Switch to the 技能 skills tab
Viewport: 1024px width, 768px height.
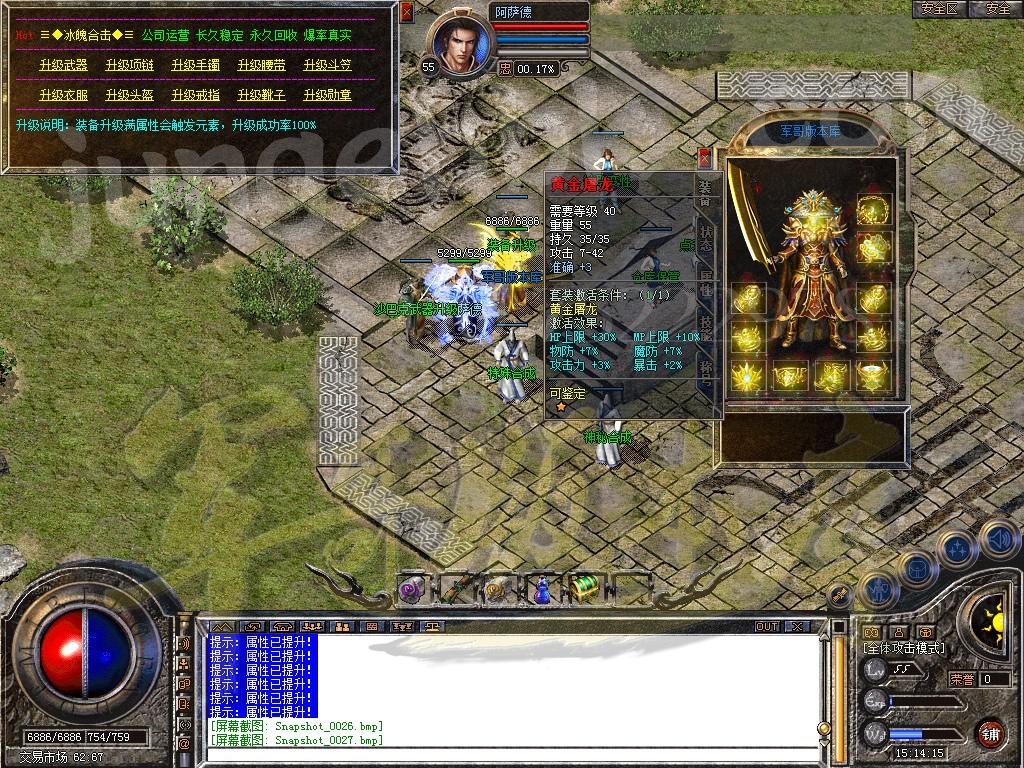pos(705,328)
